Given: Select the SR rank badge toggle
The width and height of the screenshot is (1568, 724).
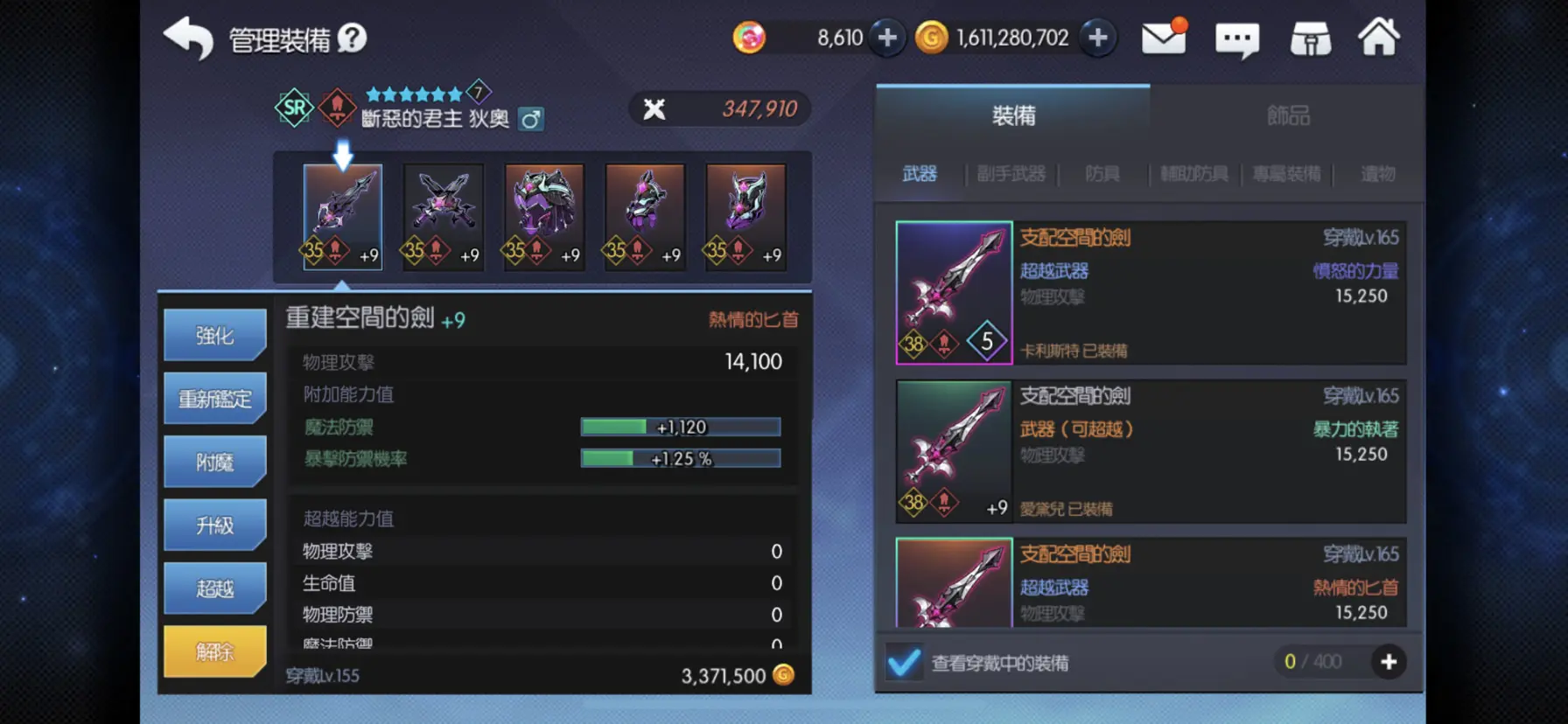Looking at the screenshot, I should pyautogui.click(x=294, y=108).
